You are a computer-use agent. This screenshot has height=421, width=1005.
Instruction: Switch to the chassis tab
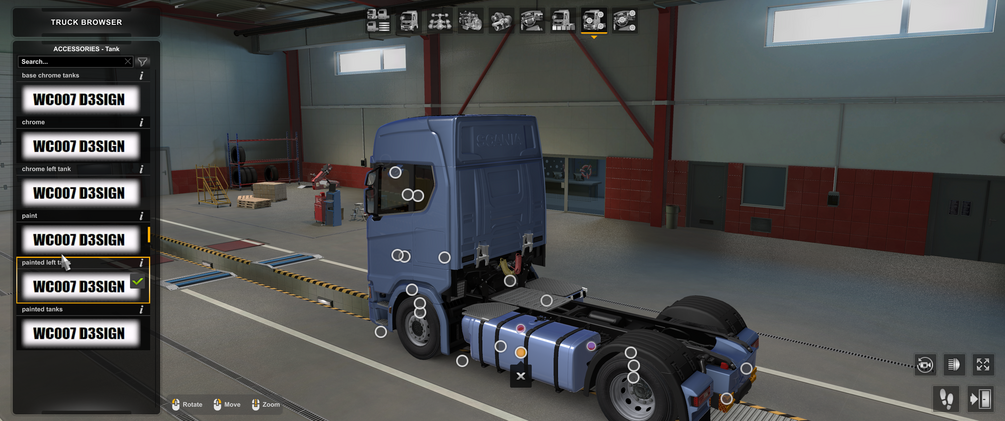click(x=439, y=19)
